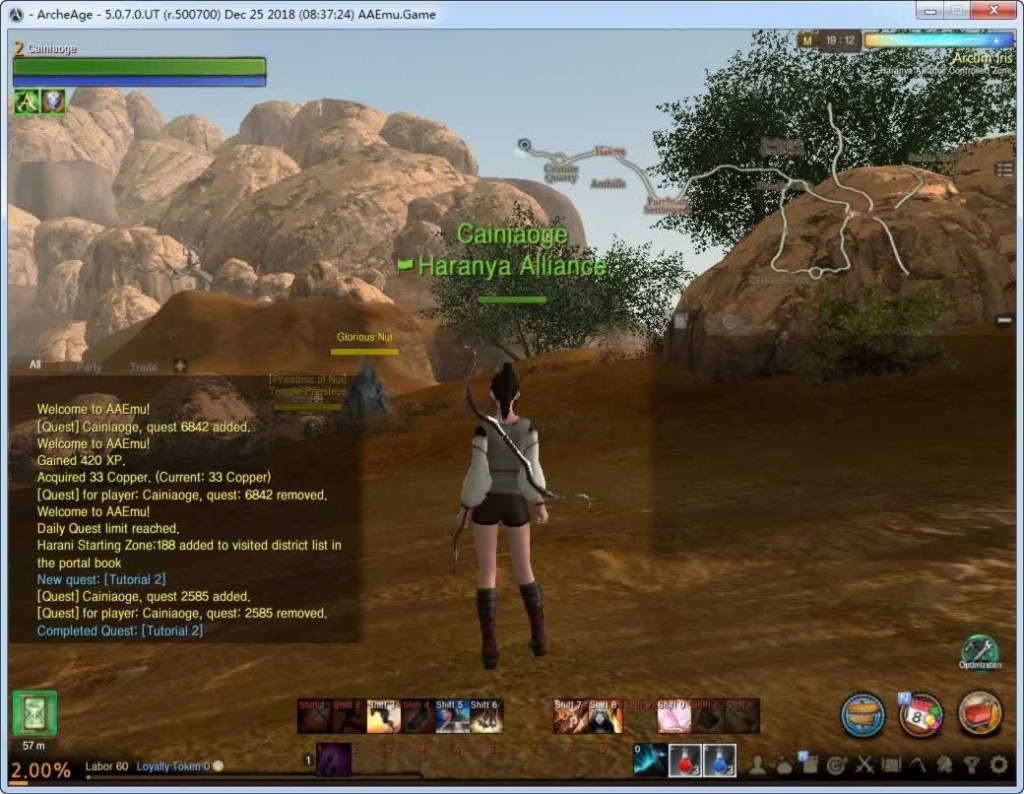
Task: Select the purple skill in slot 1
Action: (333, 761)
